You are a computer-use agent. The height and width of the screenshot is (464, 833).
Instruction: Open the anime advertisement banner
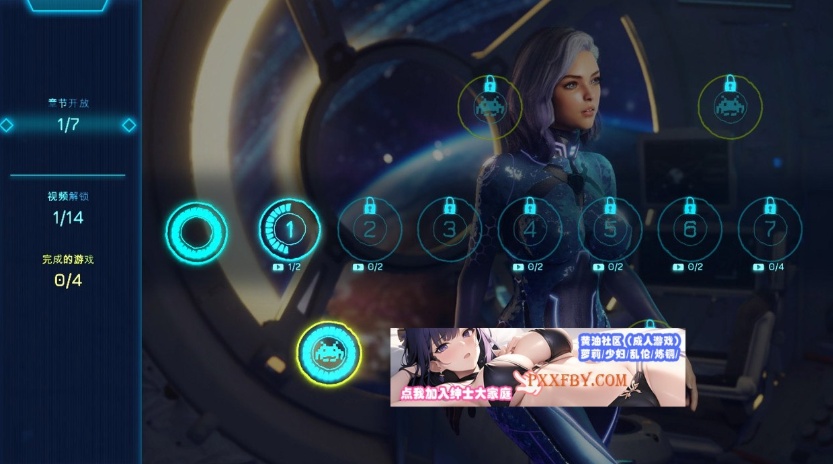(x=538, y=367)
